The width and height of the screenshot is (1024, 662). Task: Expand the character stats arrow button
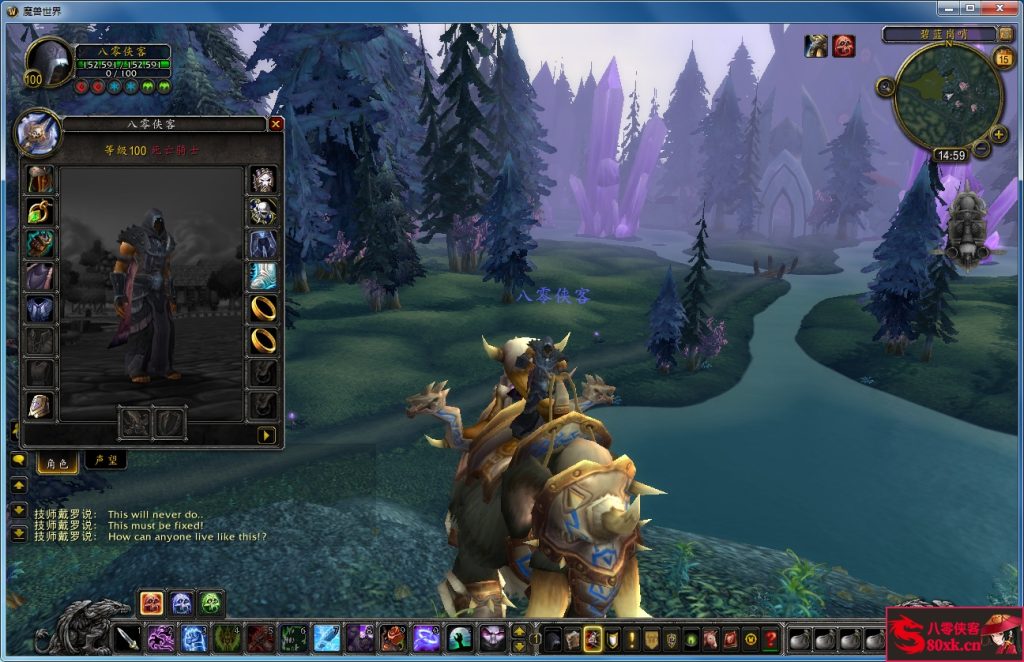click(266, 435)
